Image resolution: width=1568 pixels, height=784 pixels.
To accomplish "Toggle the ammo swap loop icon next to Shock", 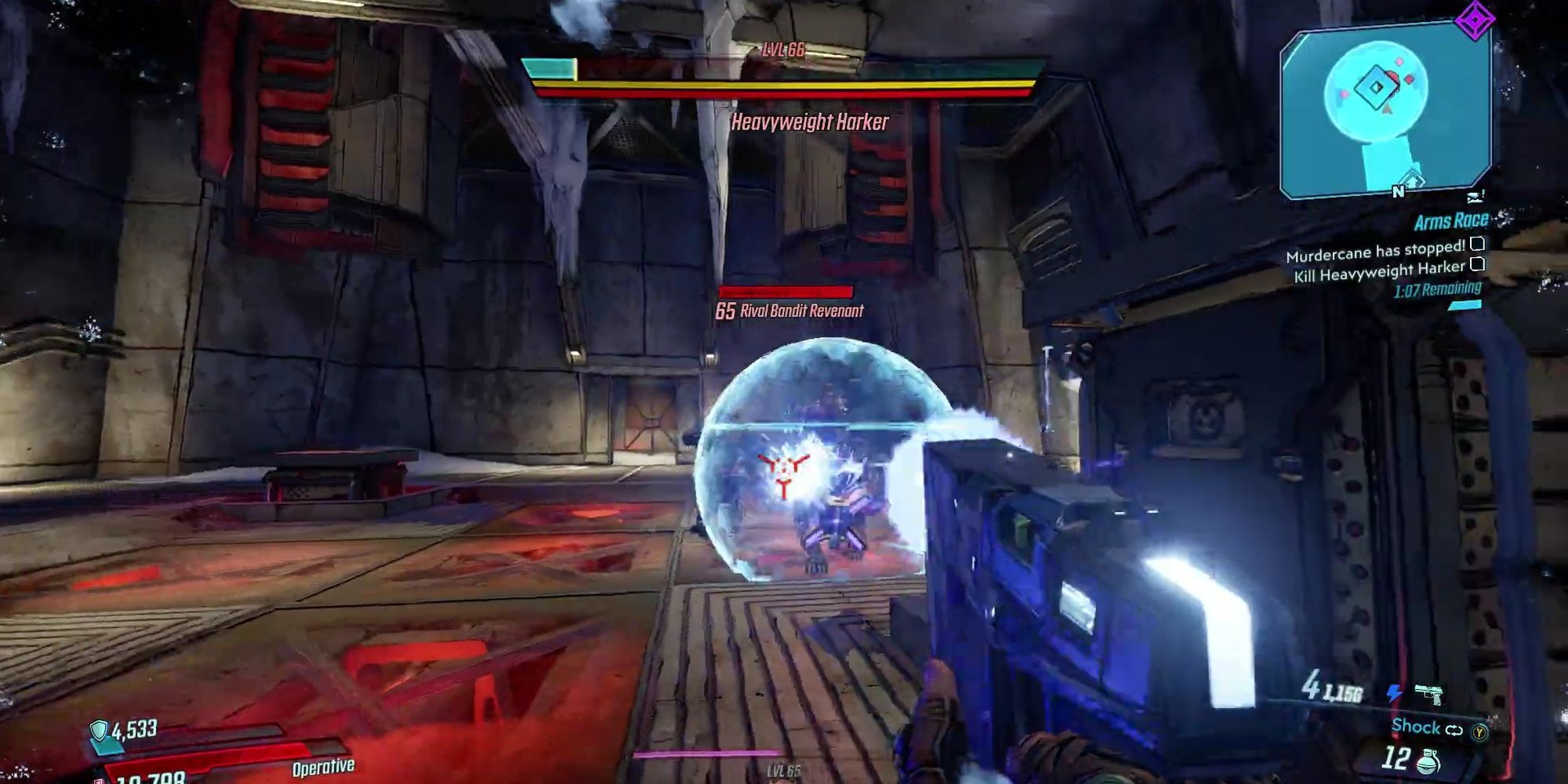I will coord(1454,729).
